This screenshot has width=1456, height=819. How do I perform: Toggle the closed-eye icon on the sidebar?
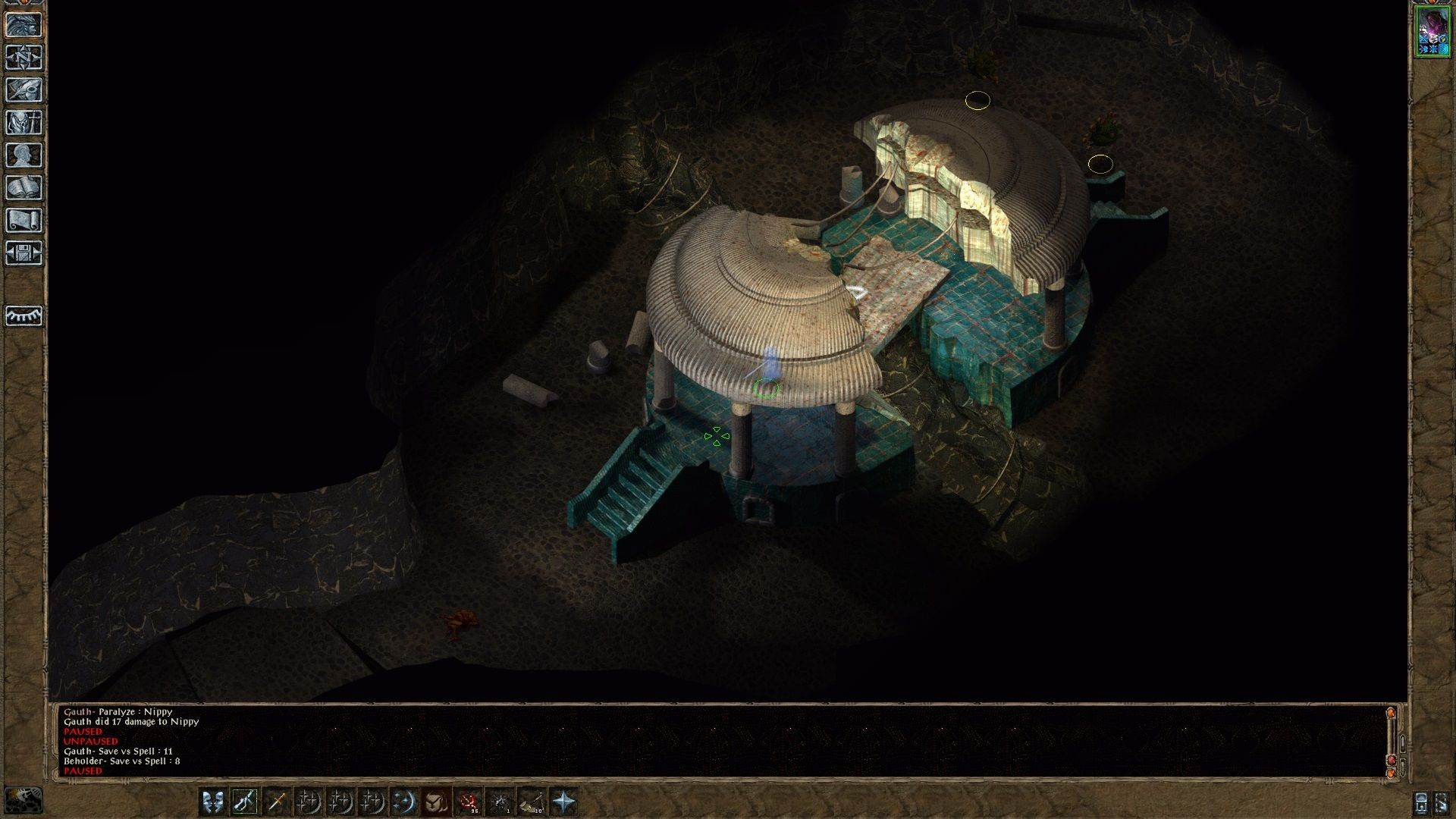point(24,315)
